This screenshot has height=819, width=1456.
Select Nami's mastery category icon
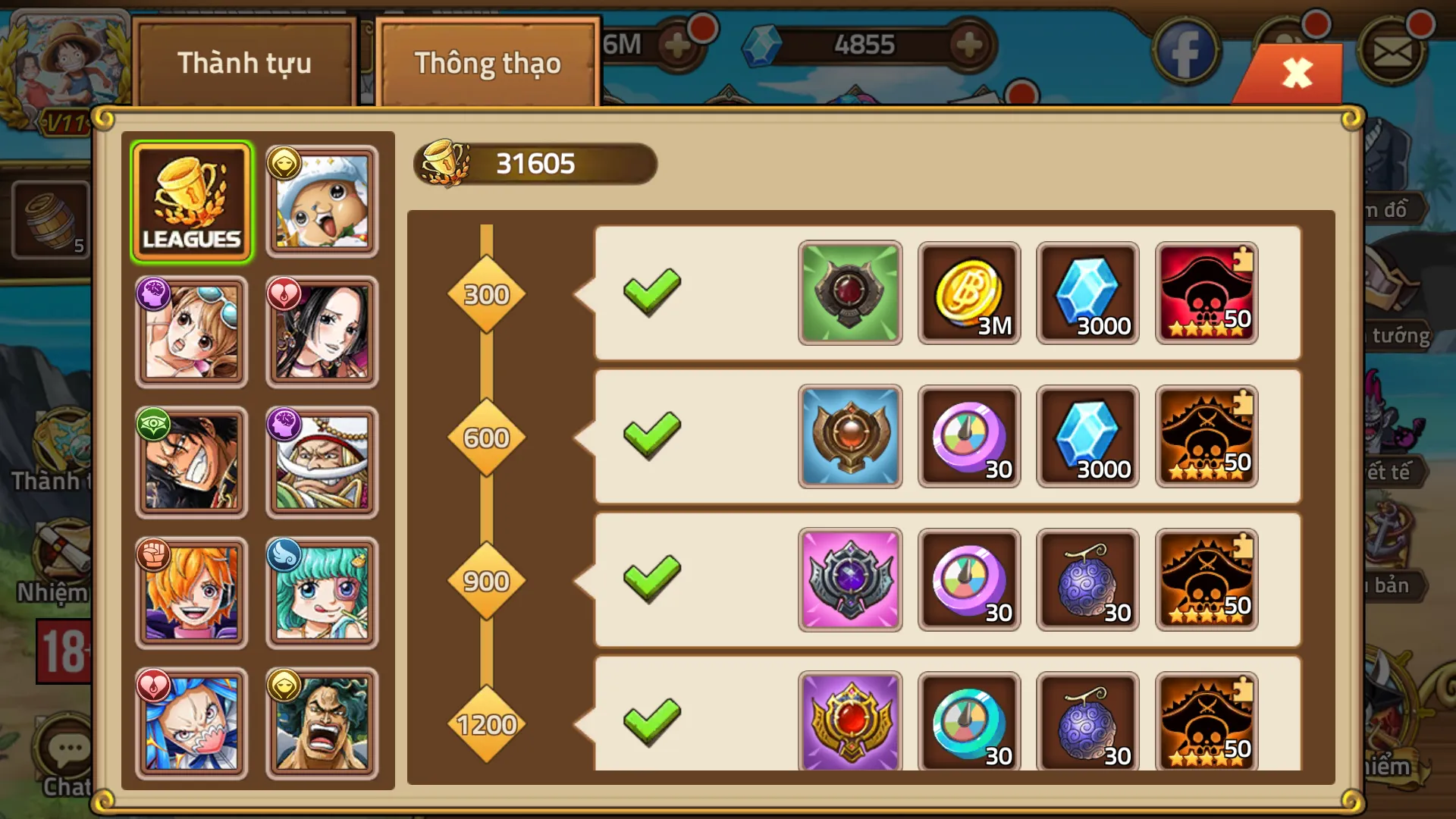[x=191, y=331]
